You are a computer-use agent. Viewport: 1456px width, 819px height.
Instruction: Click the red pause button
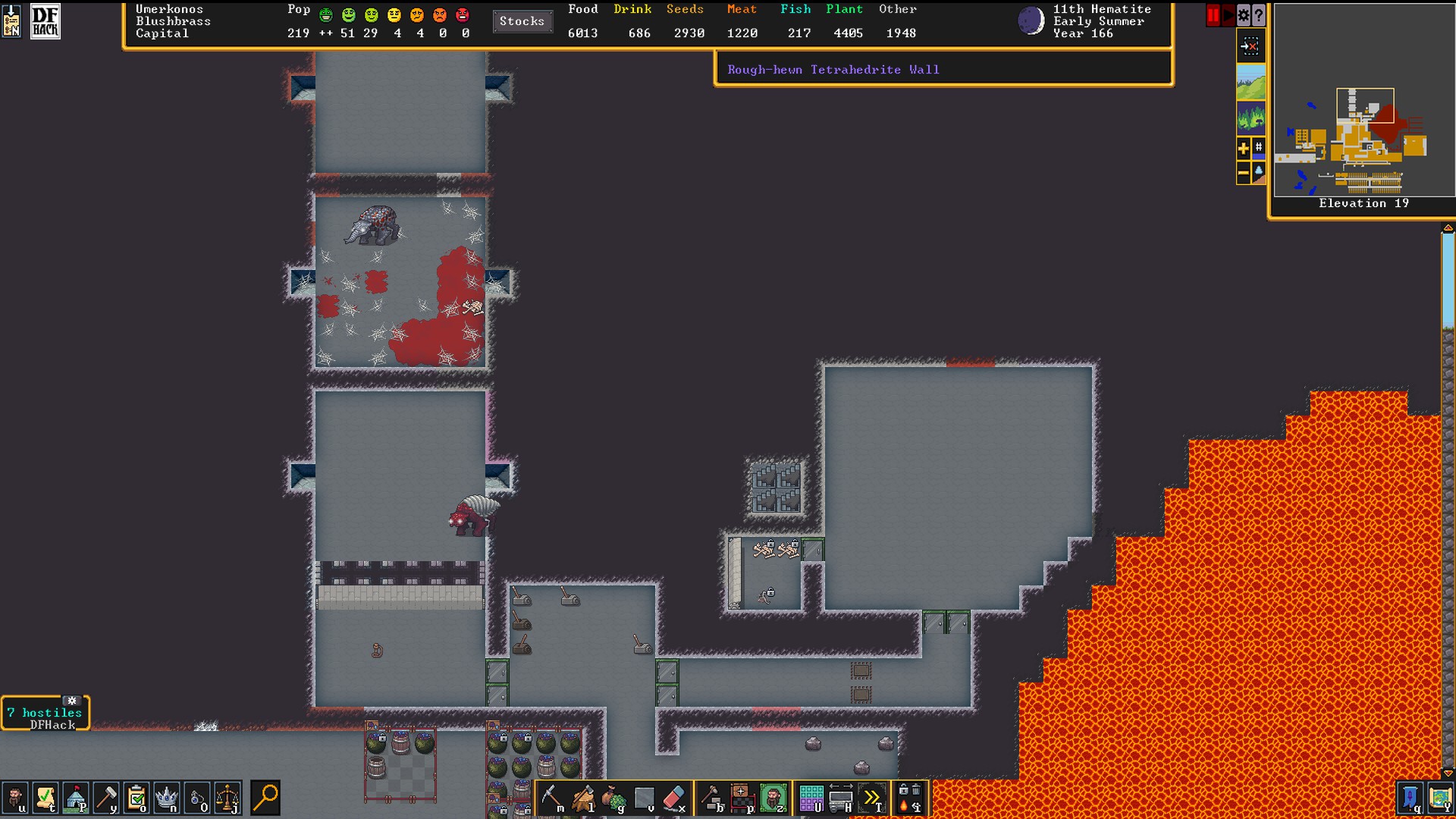(1213, 15)
